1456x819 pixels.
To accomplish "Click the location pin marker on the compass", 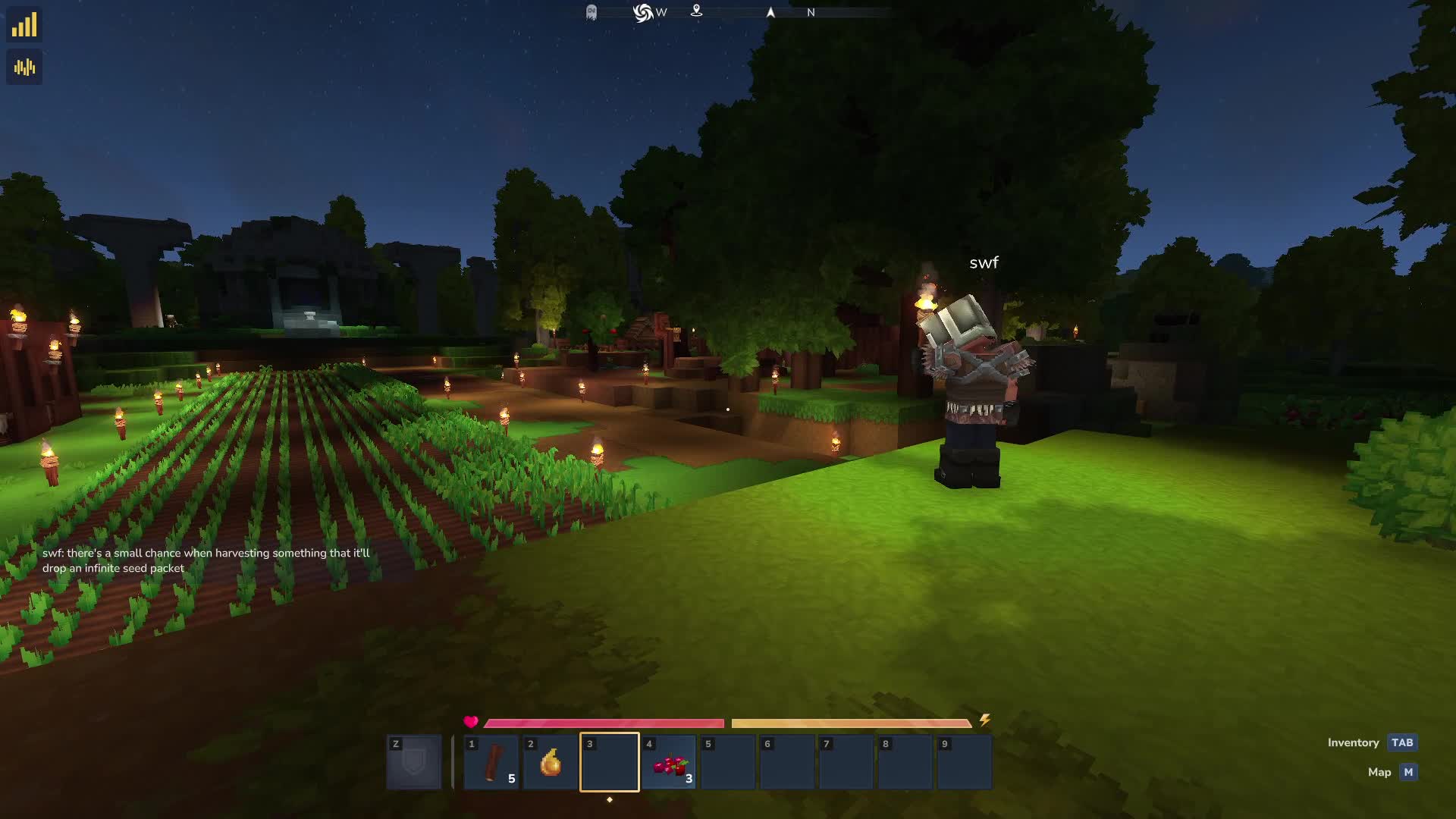I will pyautogui.click(x=697, y=12).
